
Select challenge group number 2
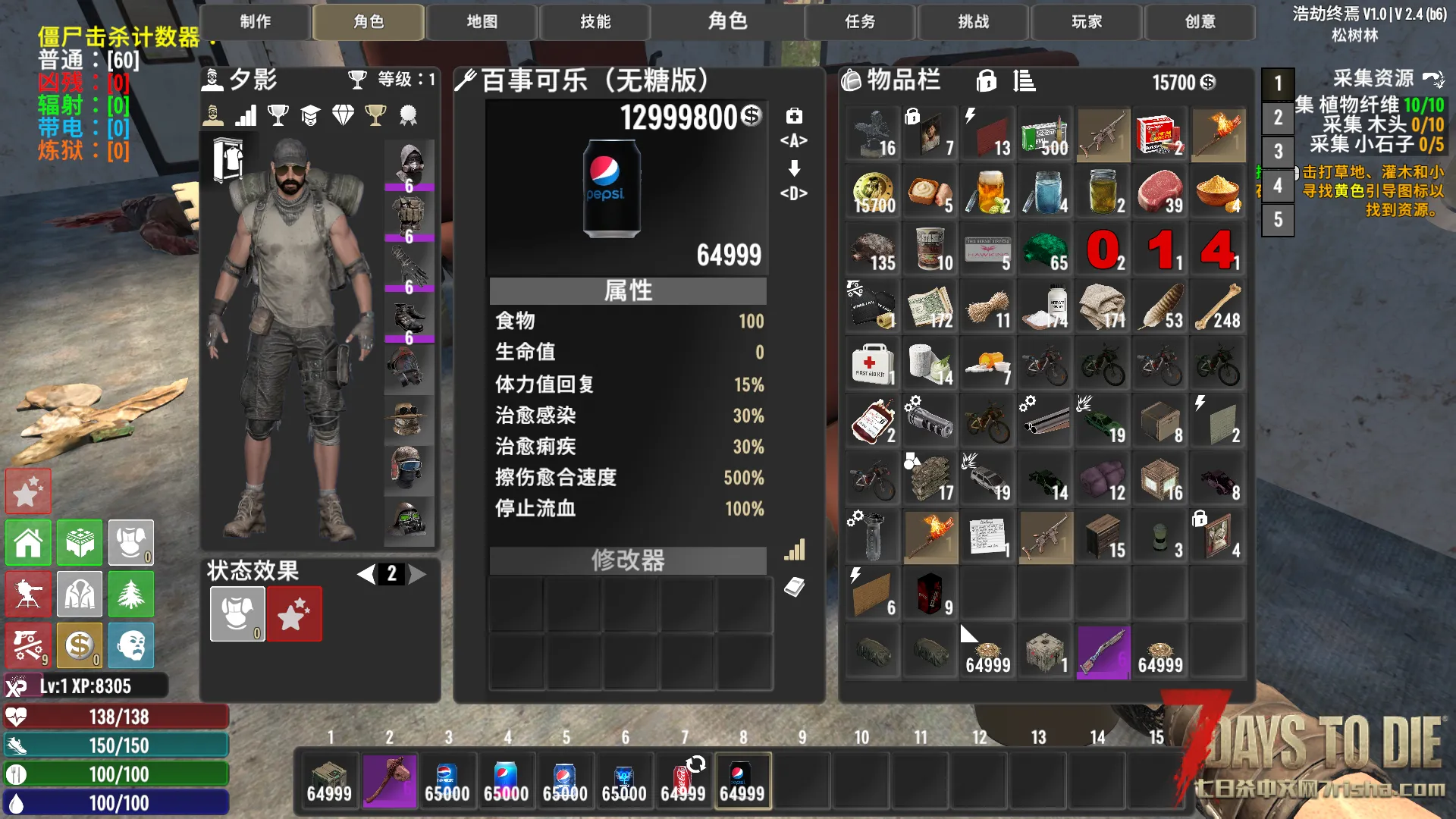coord(1278,118)
